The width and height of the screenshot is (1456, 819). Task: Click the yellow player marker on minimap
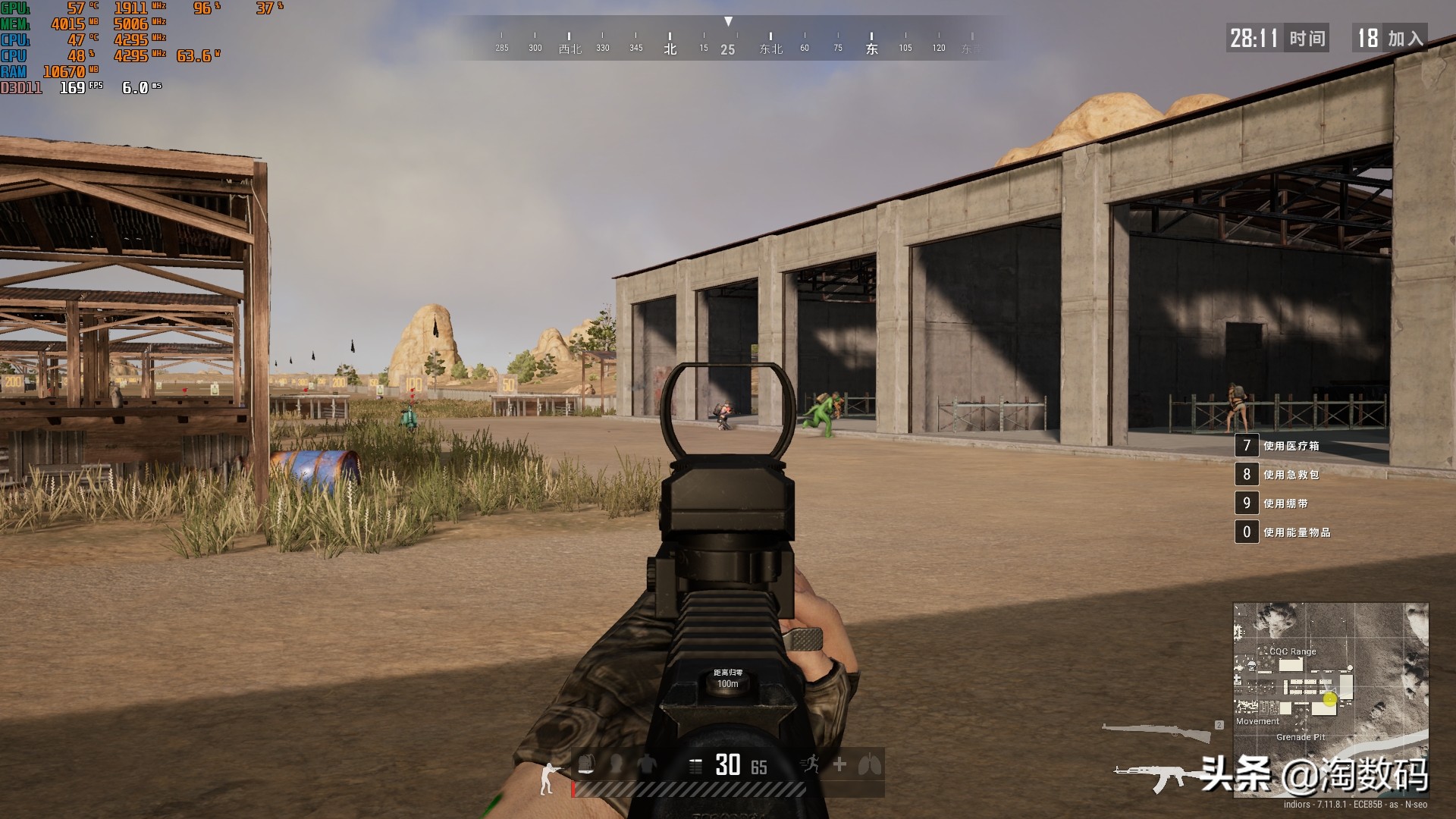(1329, 699)
